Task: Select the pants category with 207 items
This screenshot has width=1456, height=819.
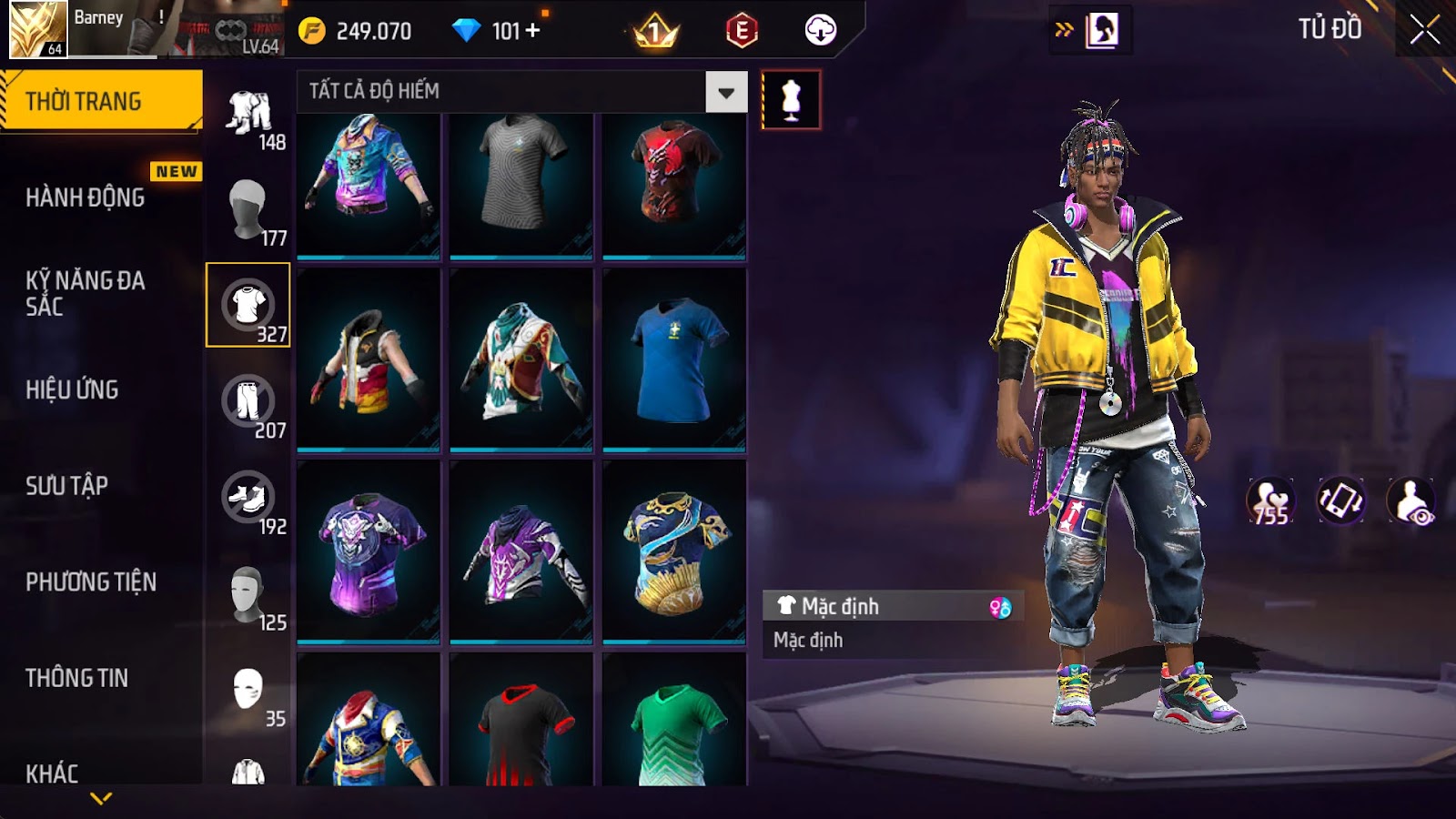Action: click(248, 401)
